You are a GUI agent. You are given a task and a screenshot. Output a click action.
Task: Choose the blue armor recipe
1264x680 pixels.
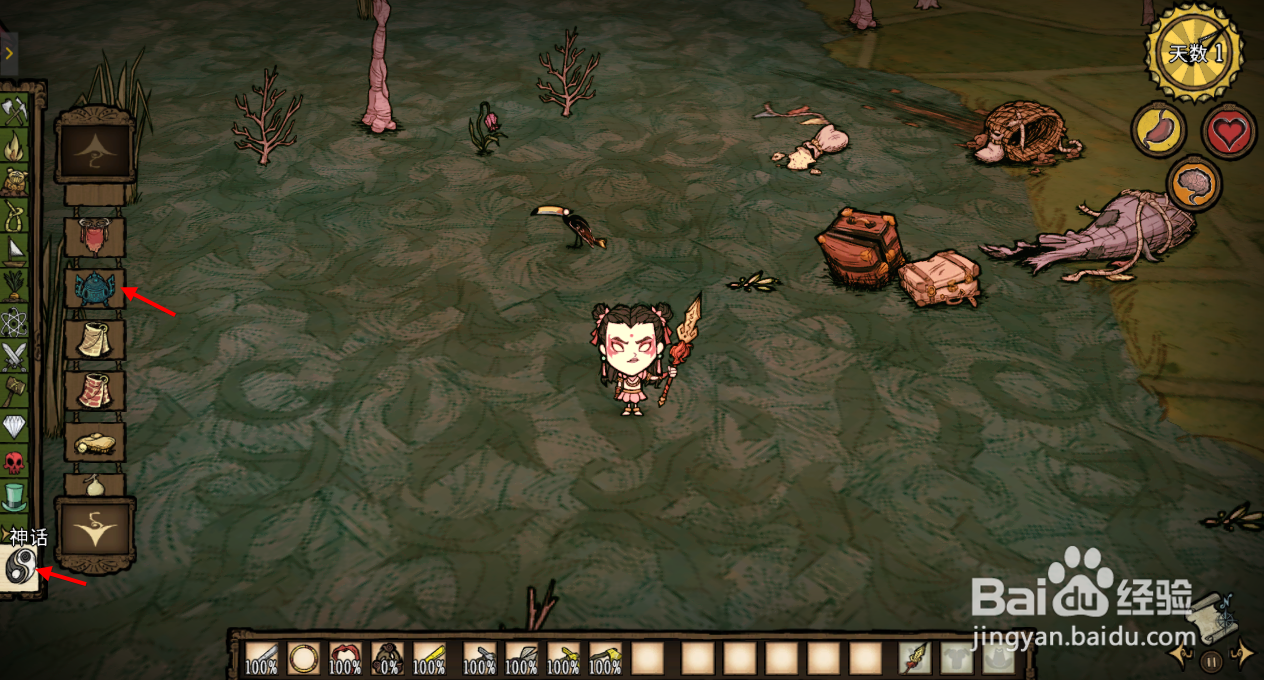point(94,289)
